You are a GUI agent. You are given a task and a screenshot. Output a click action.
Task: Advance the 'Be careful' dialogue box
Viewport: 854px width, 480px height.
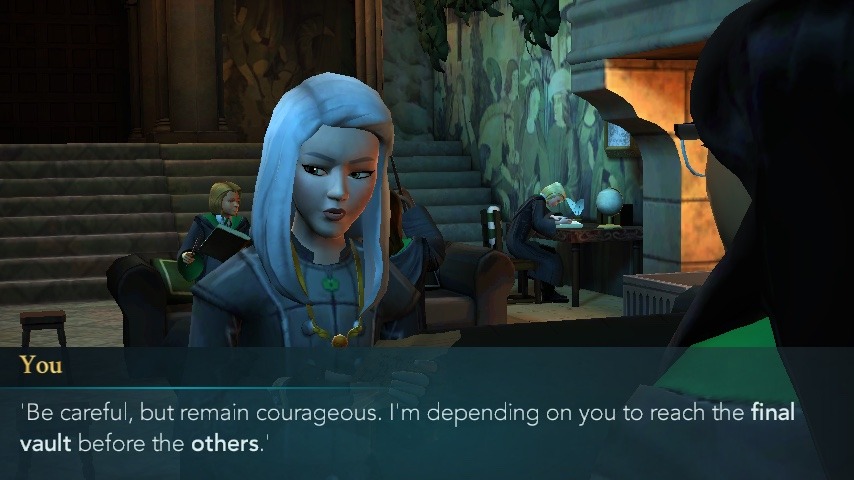click(x=427, y=425)
